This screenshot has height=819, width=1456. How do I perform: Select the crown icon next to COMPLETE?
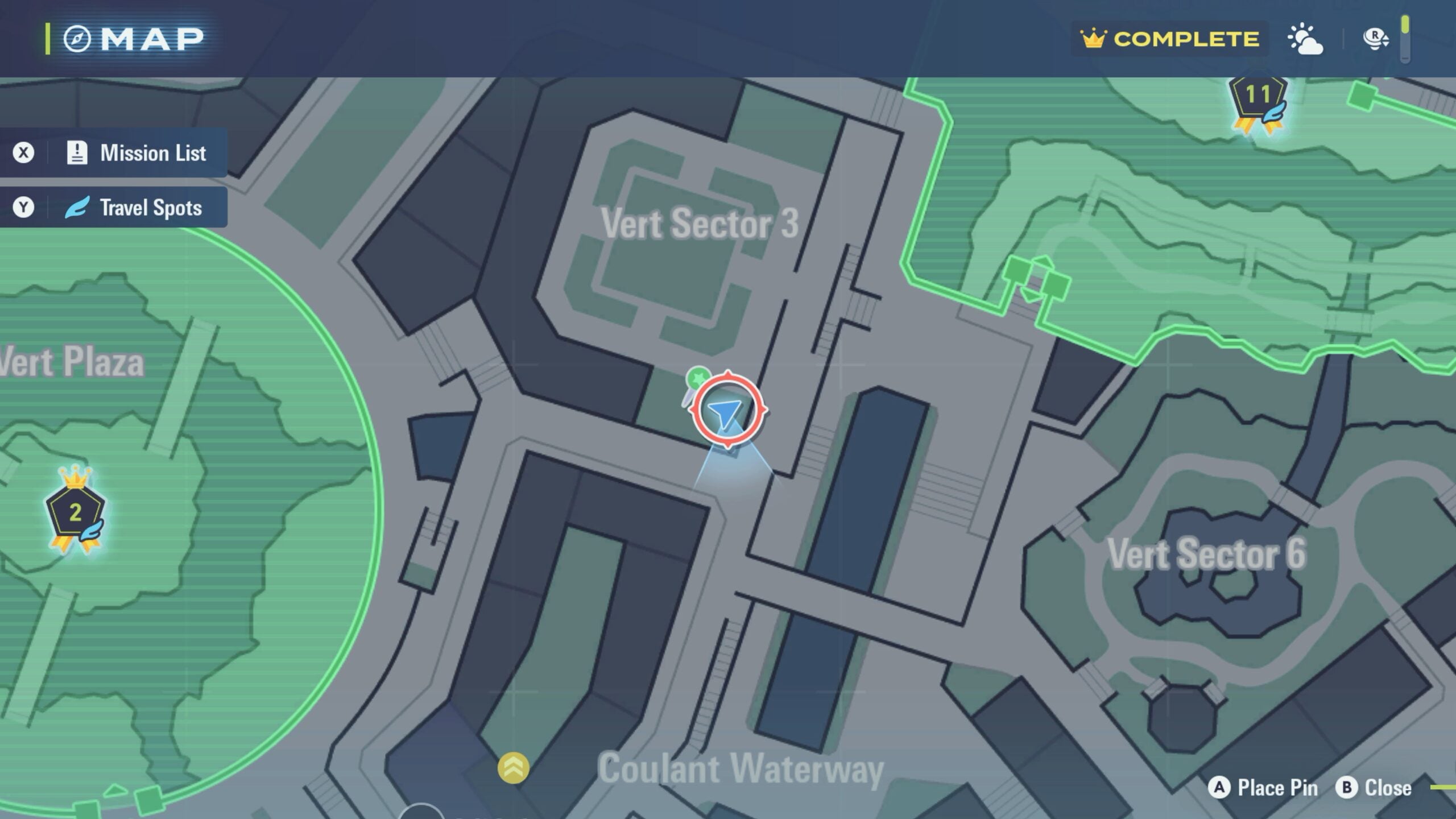1095,39
